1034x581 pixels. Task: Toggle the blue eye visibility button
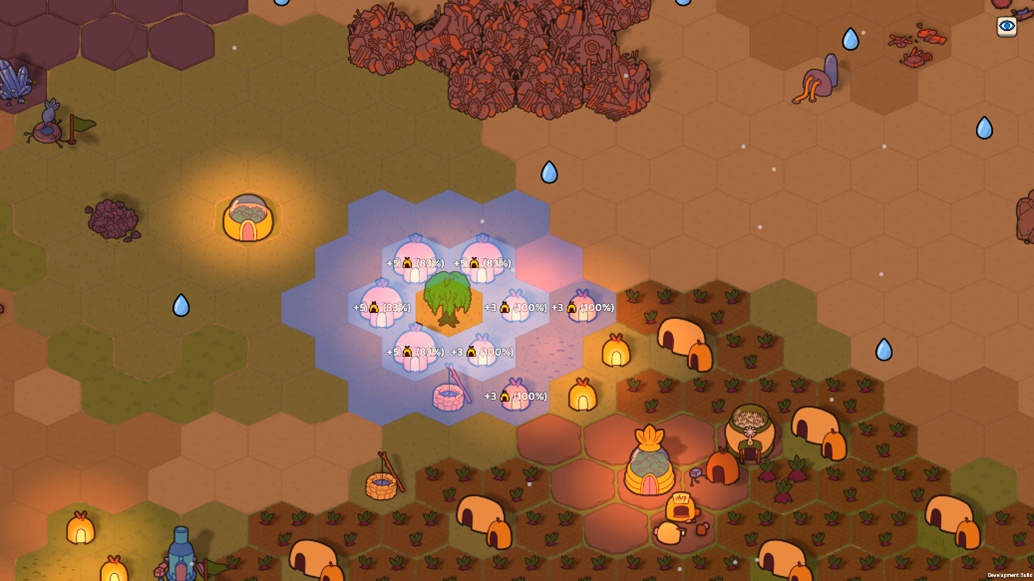pyautogui.click(x=1007, y=27)
